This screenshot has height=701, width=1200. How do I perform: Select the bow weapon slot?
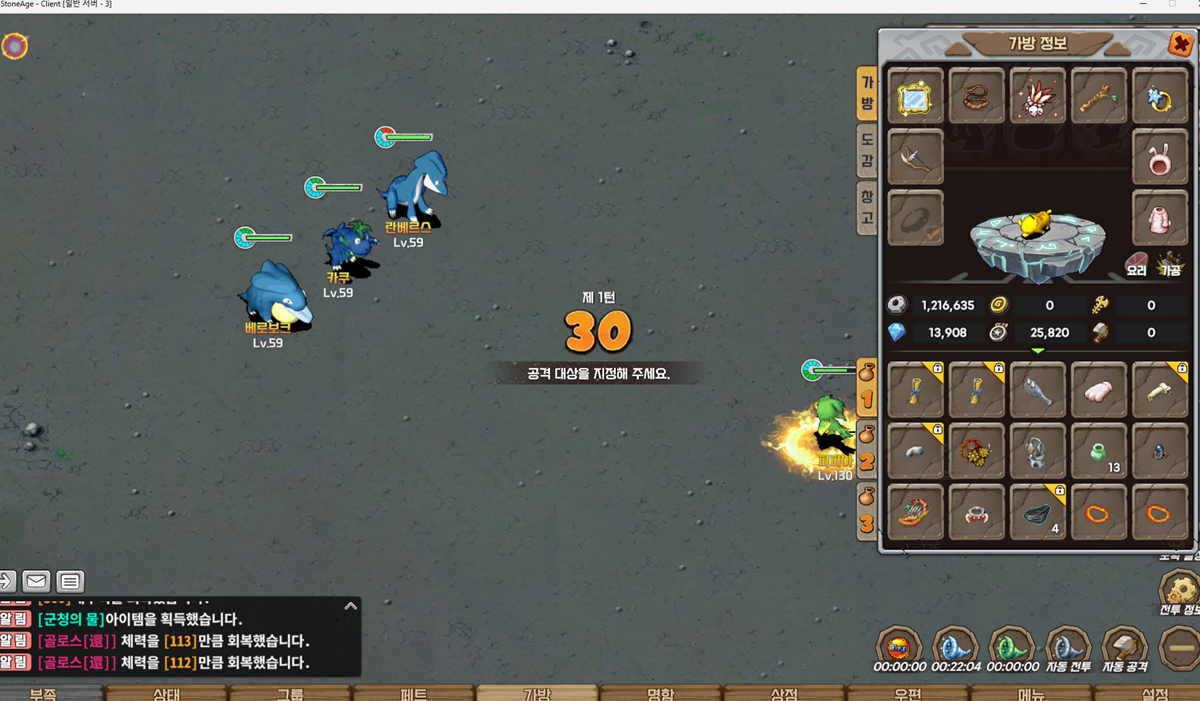pos(915,157)
